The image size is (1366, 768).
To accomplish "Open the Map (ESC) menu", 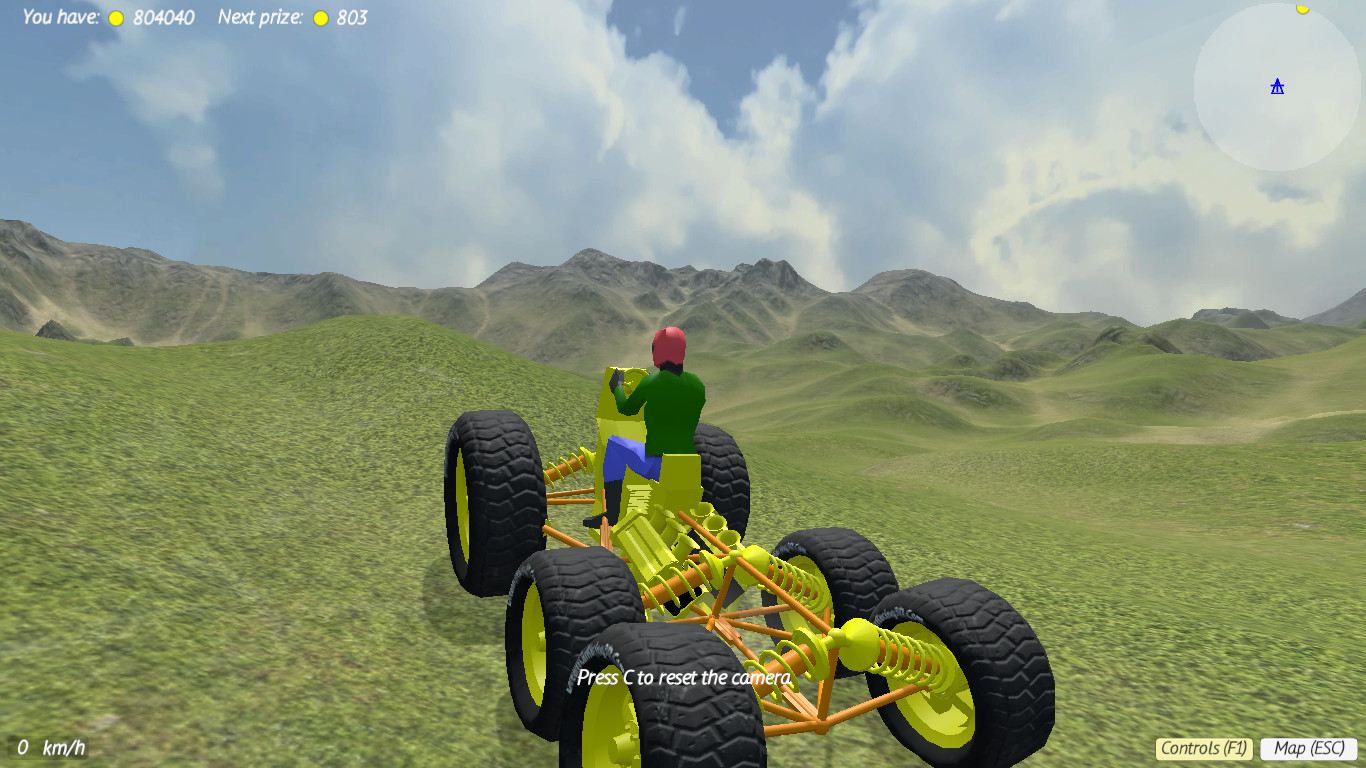I will pos(1309,747).
